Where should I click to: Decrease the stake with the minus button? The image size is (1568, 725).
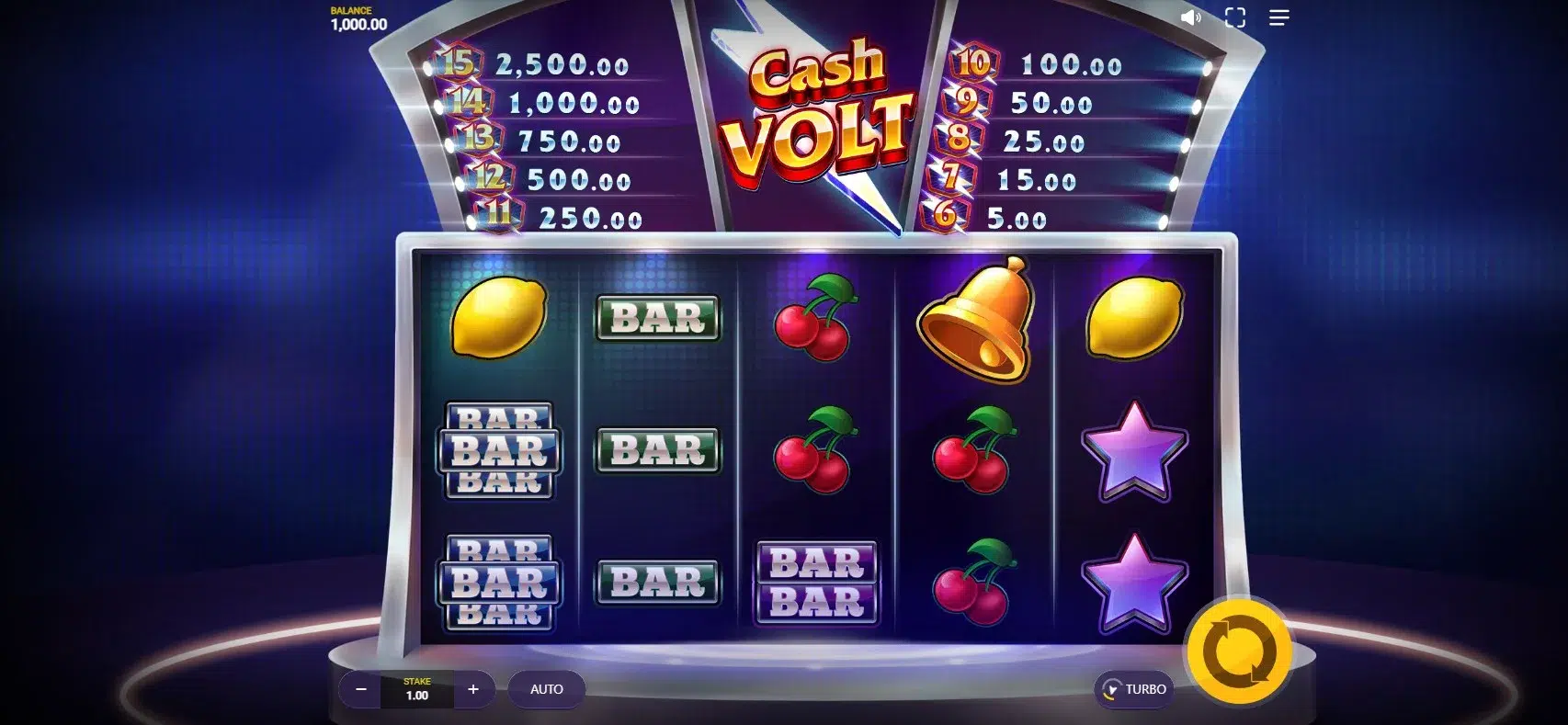click(x=361, y=689)
